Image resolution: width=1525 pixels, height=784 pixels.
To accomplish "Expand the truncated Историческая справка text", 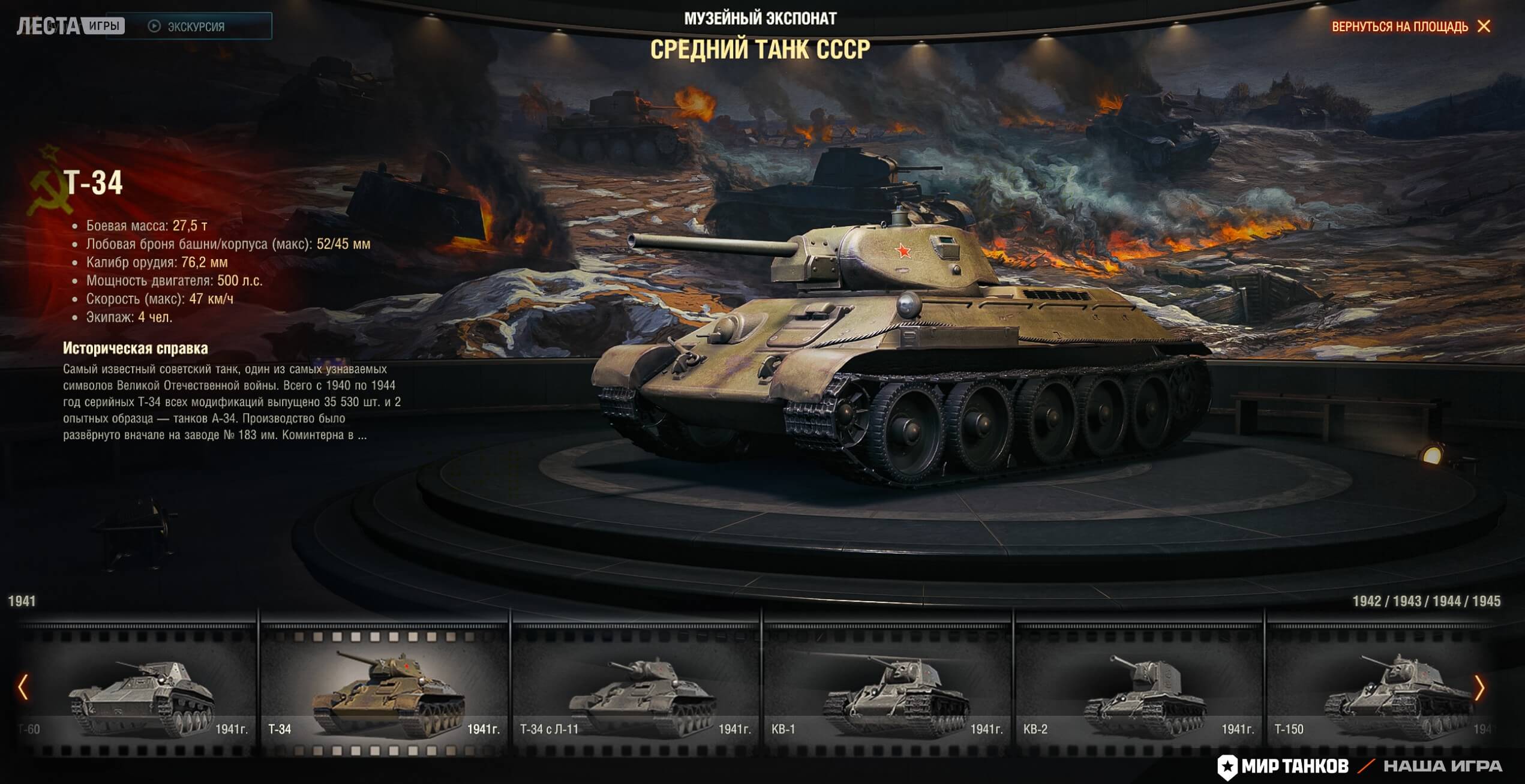I will click(362, 435).
